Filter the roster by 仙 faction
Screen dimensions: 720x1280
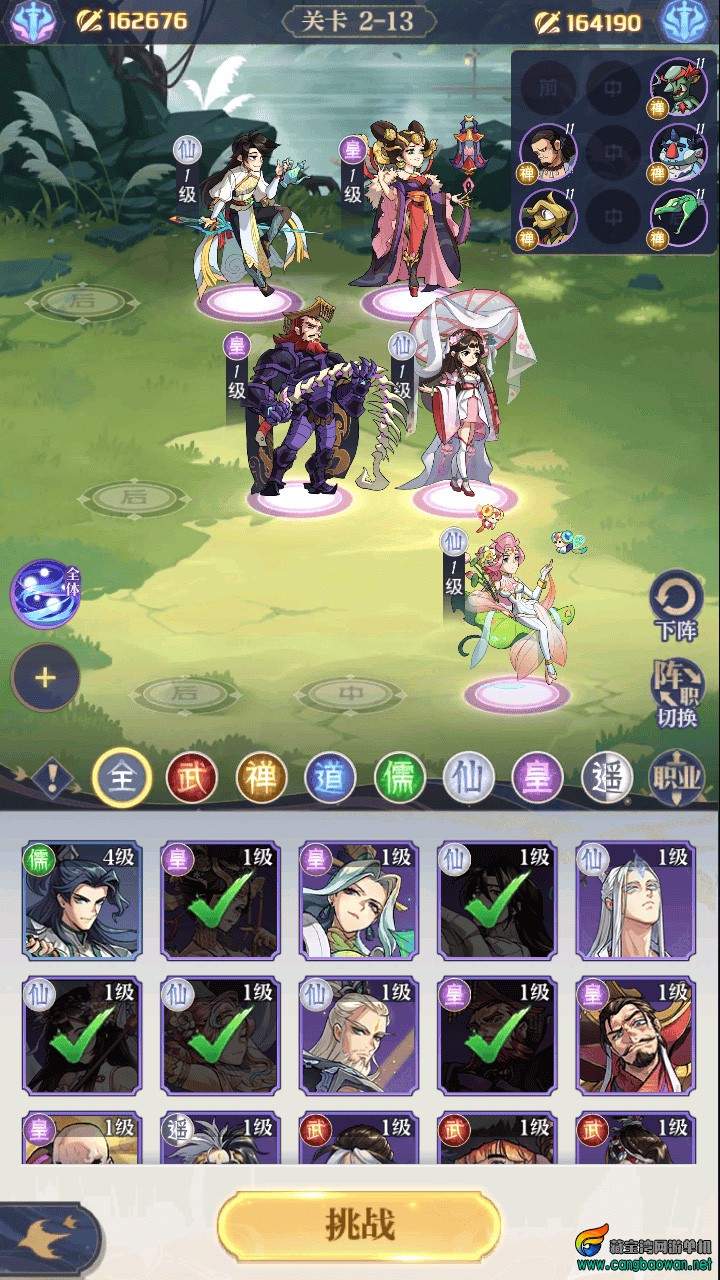(x=469, y=777)
